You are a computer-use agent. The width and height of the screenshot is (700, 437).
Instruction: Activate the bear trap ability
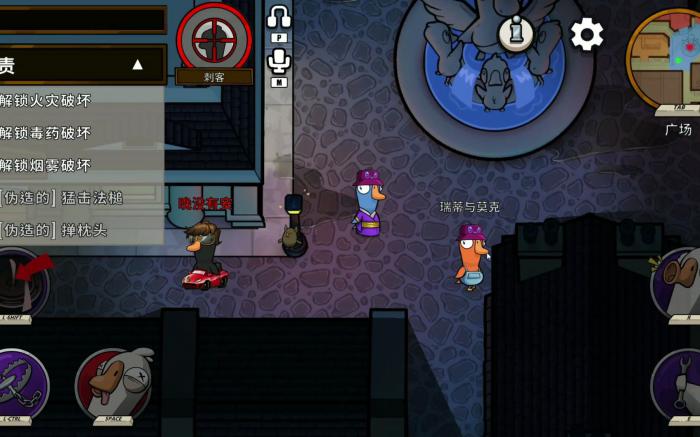[18, 385]
